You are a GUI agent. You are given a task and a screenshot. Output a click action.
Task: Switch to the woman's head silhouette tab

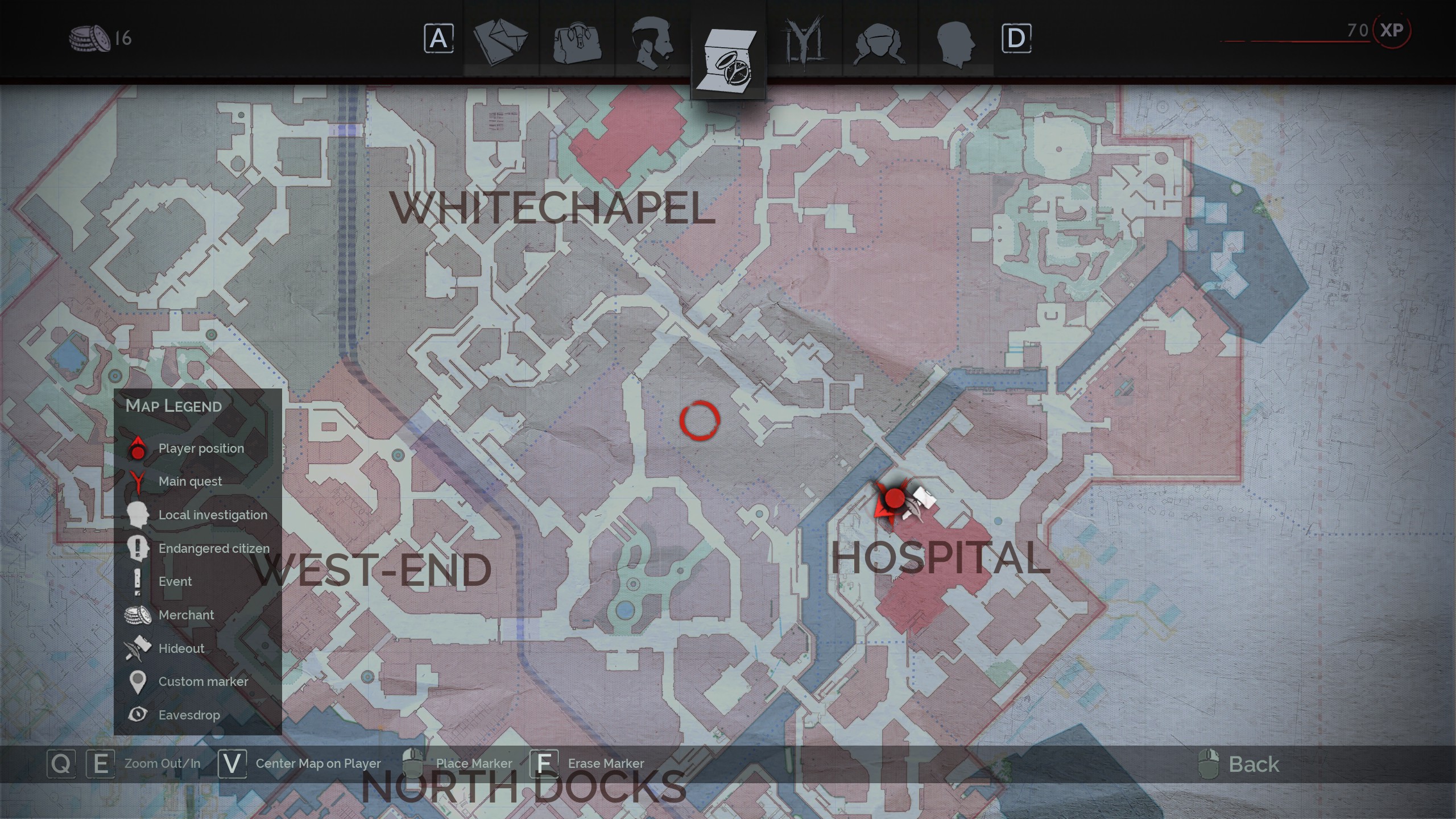[879, 41]
